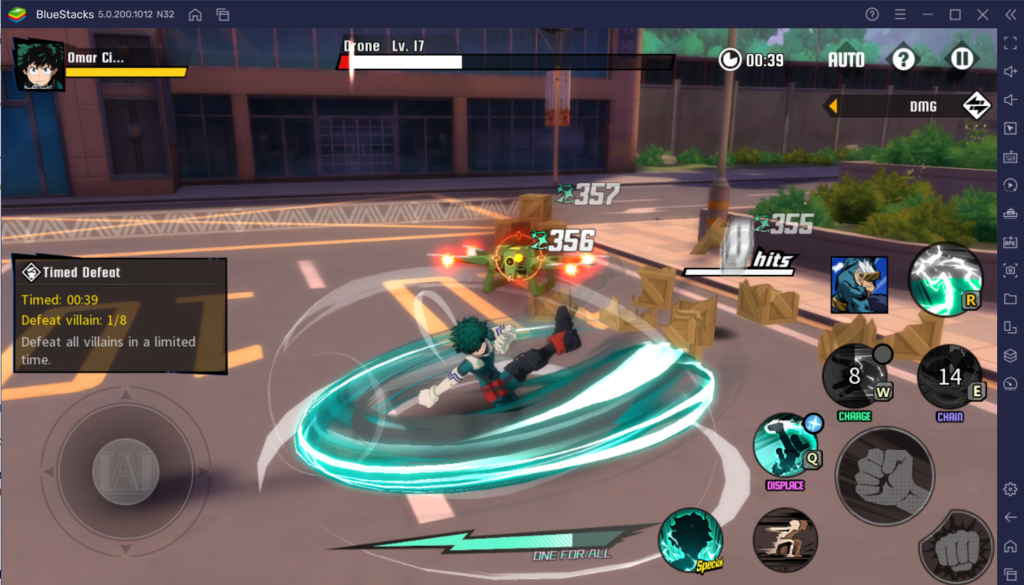The height and width of the screenshot is (585, 1024).
Task: Select the Omar Ci player portrait
Action: 40,65
